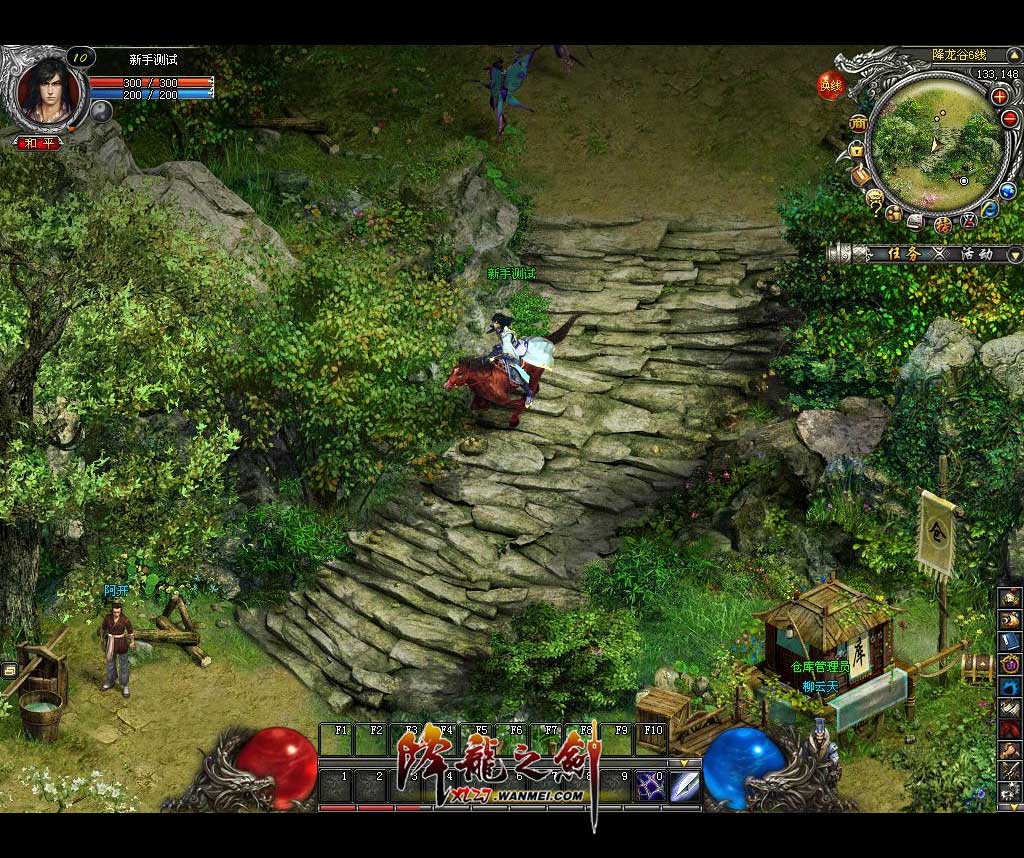Activate the purple skill in hotbar slot 0
1024x858 pixels.
(x=650, y=784)
